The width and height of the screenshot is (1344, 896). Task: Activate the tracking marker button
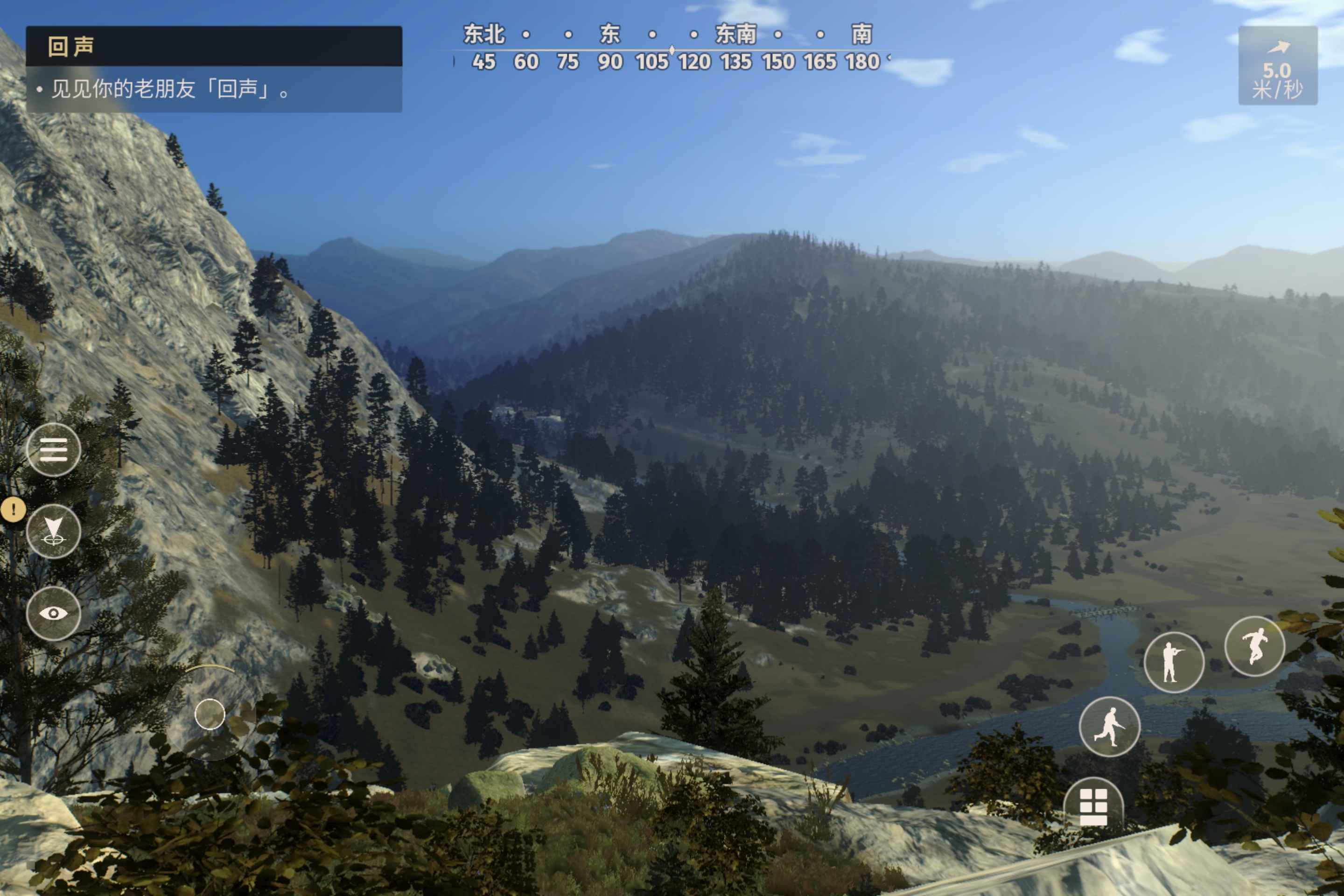(x=54, y=532)
